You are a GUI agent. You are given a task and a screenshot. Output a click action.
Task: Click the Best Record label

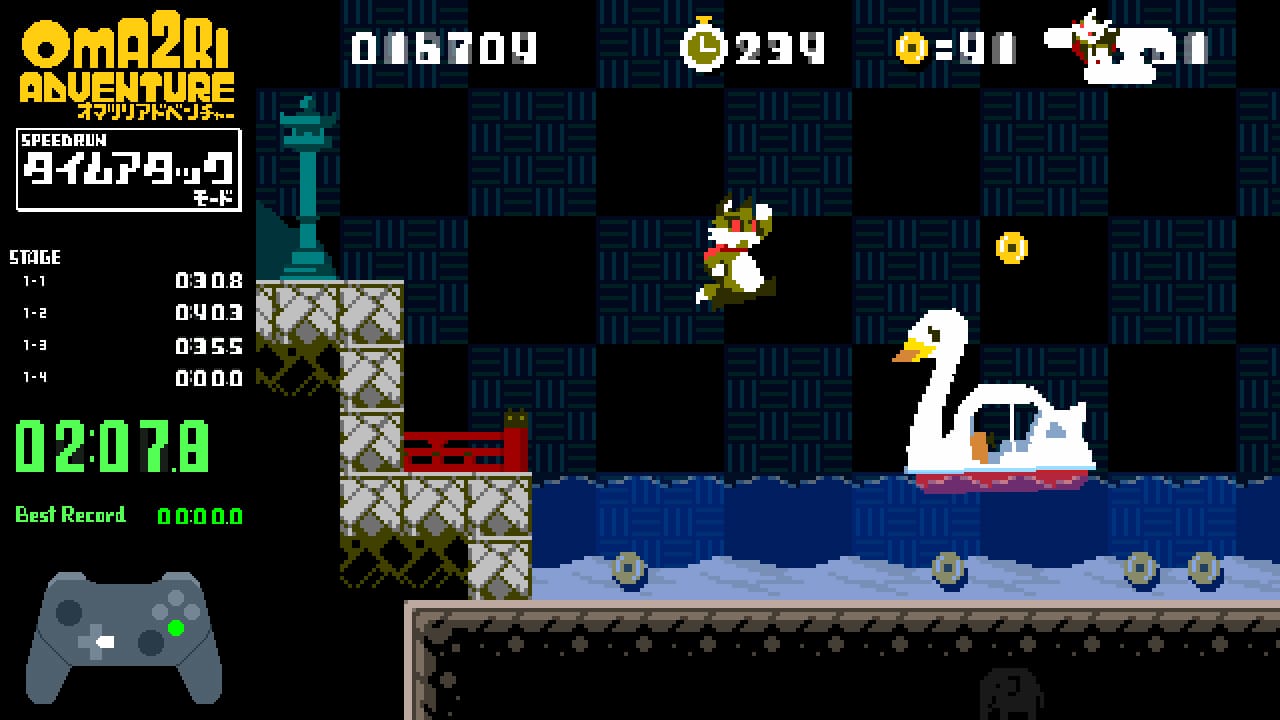click(70, 516)
